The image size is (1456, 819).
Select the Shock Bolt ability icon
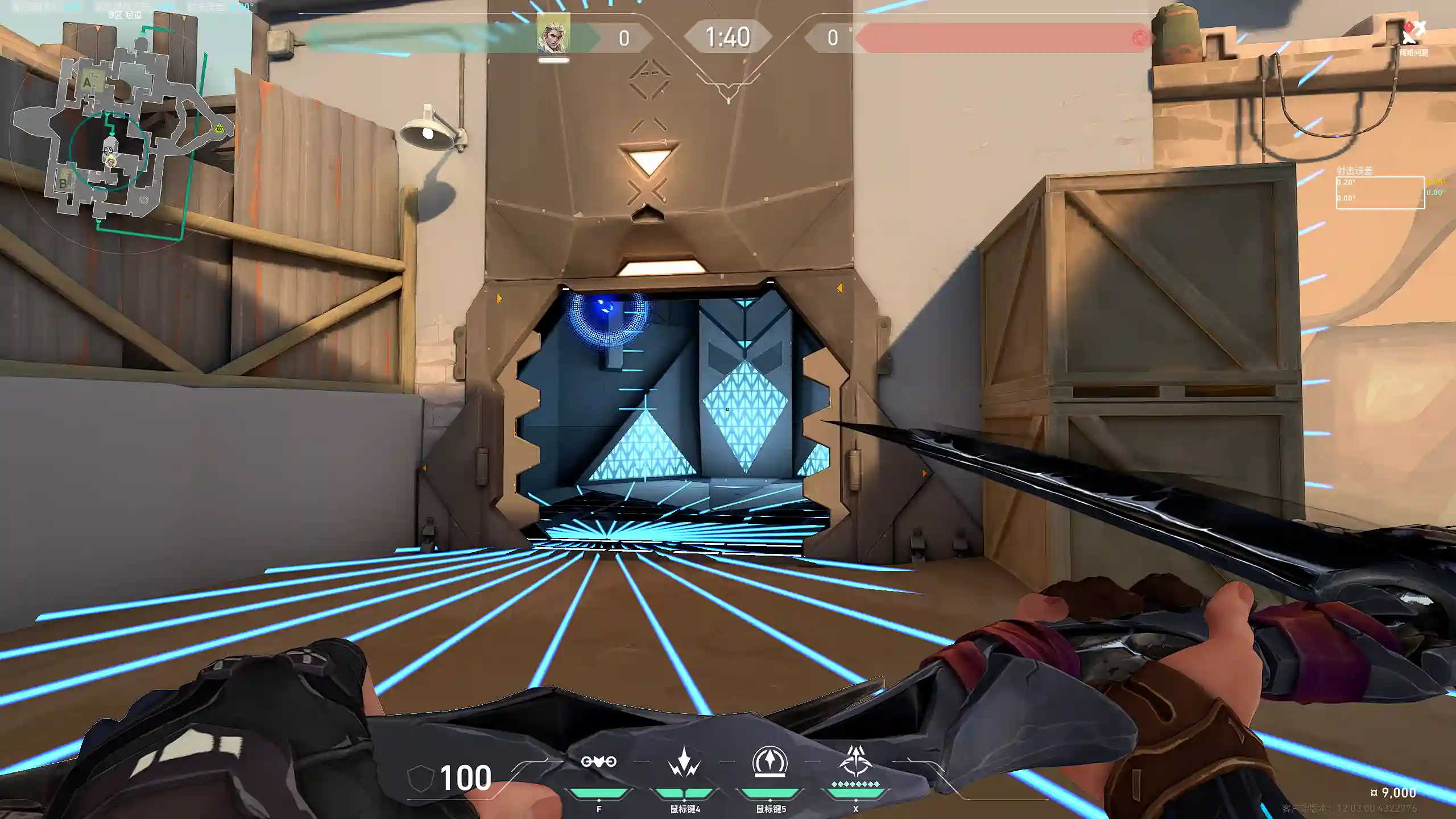coord(684,763)
